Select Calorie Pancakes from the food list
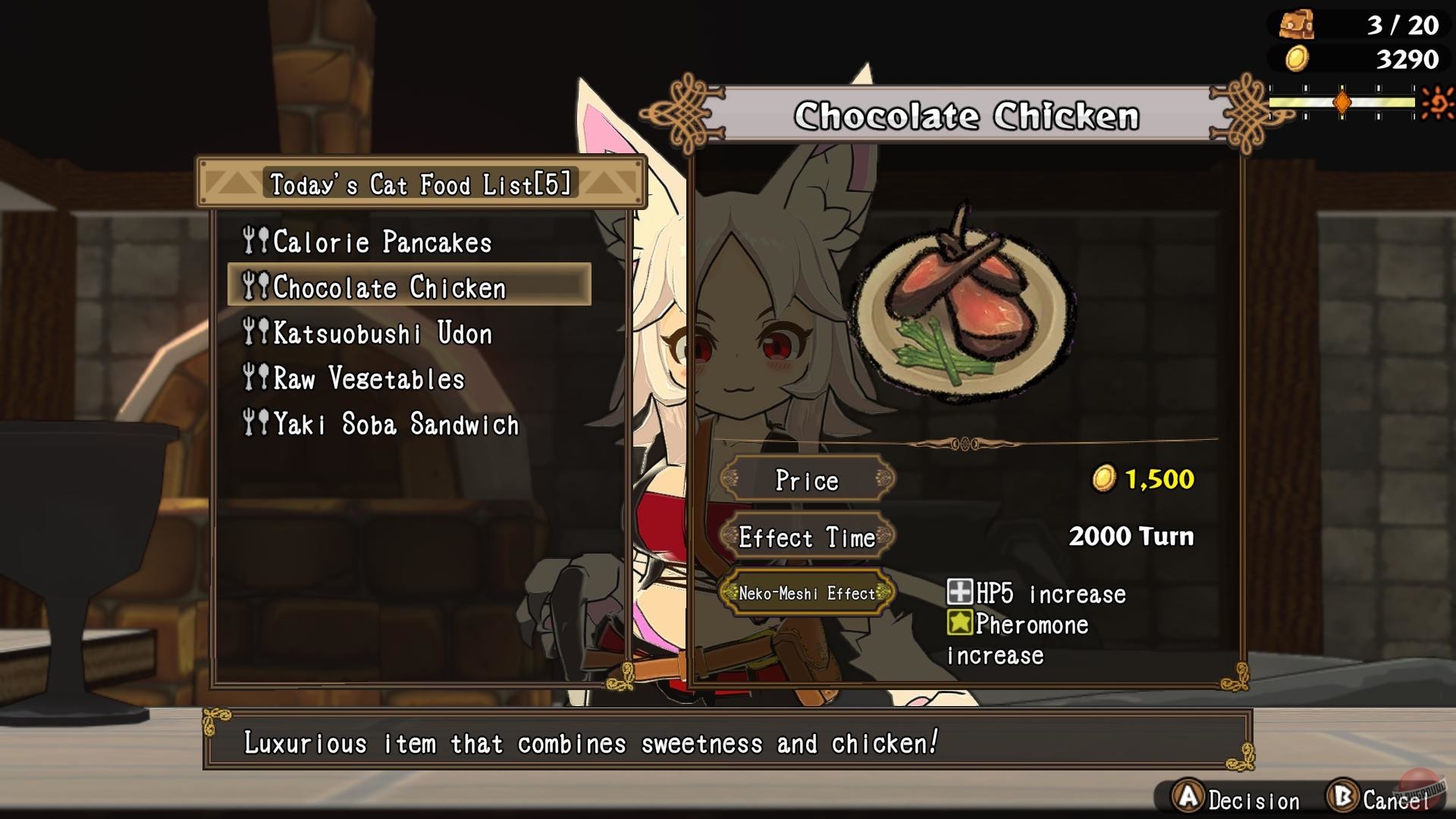 [383, 242]
